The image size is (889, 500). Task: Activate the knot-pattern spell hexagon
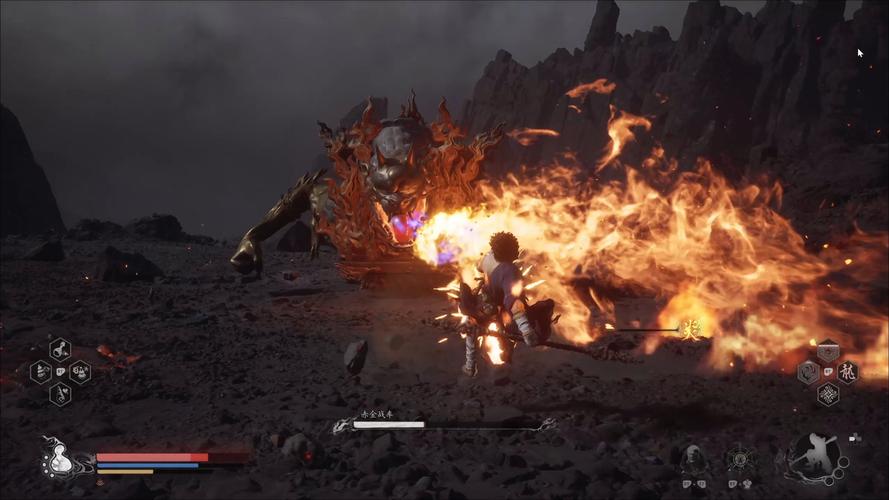click(x=828, y=394)
